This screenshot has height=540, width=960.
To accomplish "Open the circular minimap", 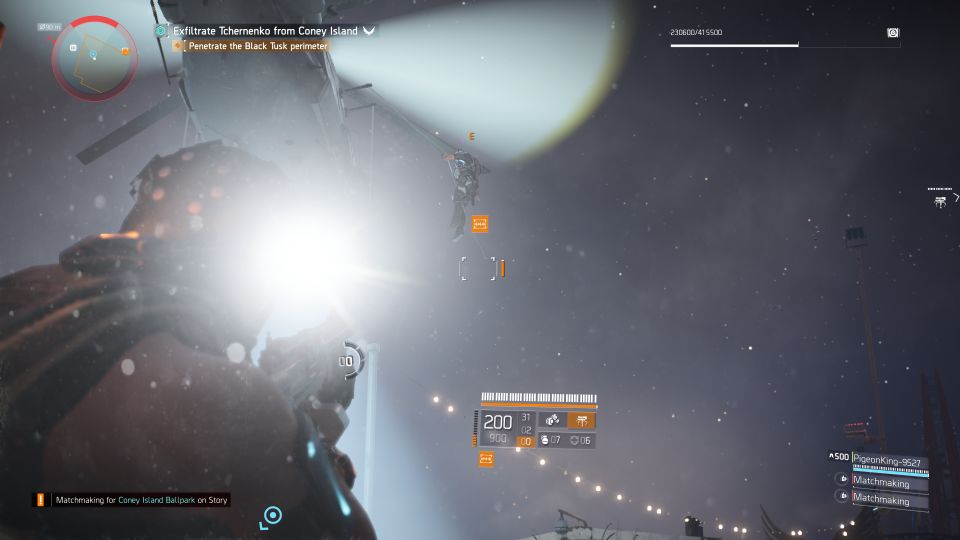I will click(93, 56).
